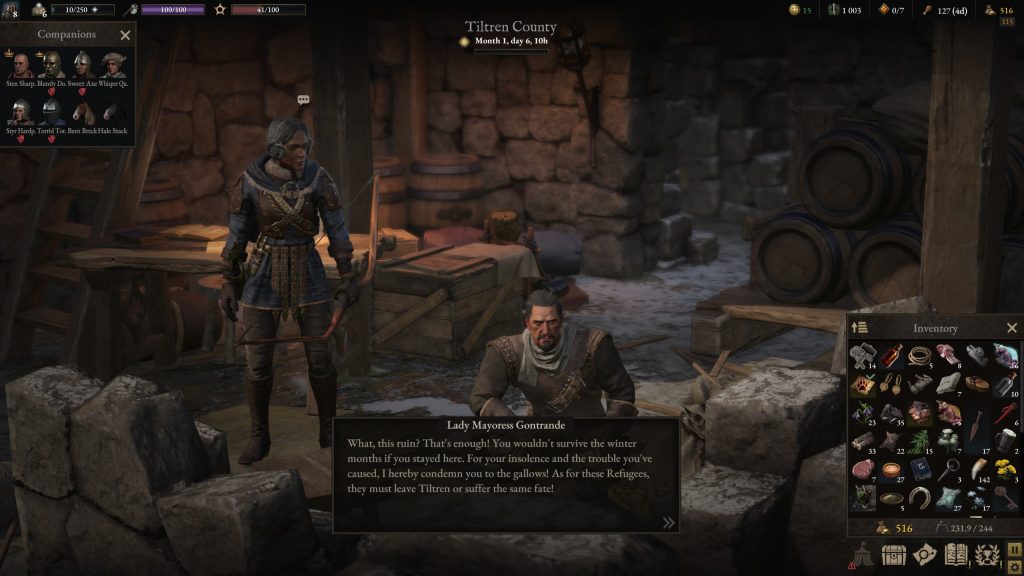The width and height of the screenshot is (1024, 576).
Task: Open the camp tent menu
Action: point(862,555)
